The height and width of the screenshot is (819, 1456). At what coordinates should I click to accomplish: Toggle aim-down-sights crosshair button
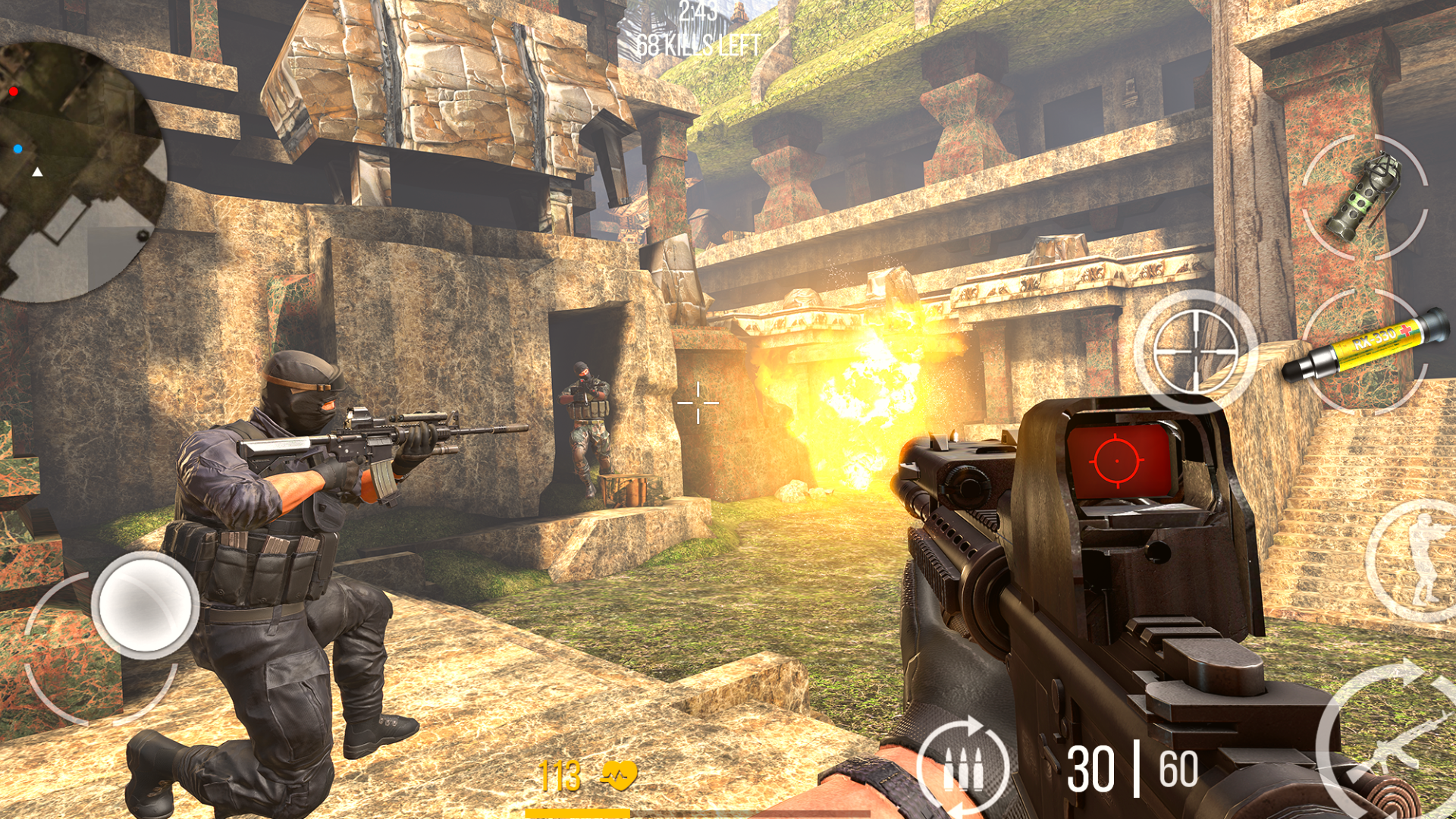(1195, 351)
